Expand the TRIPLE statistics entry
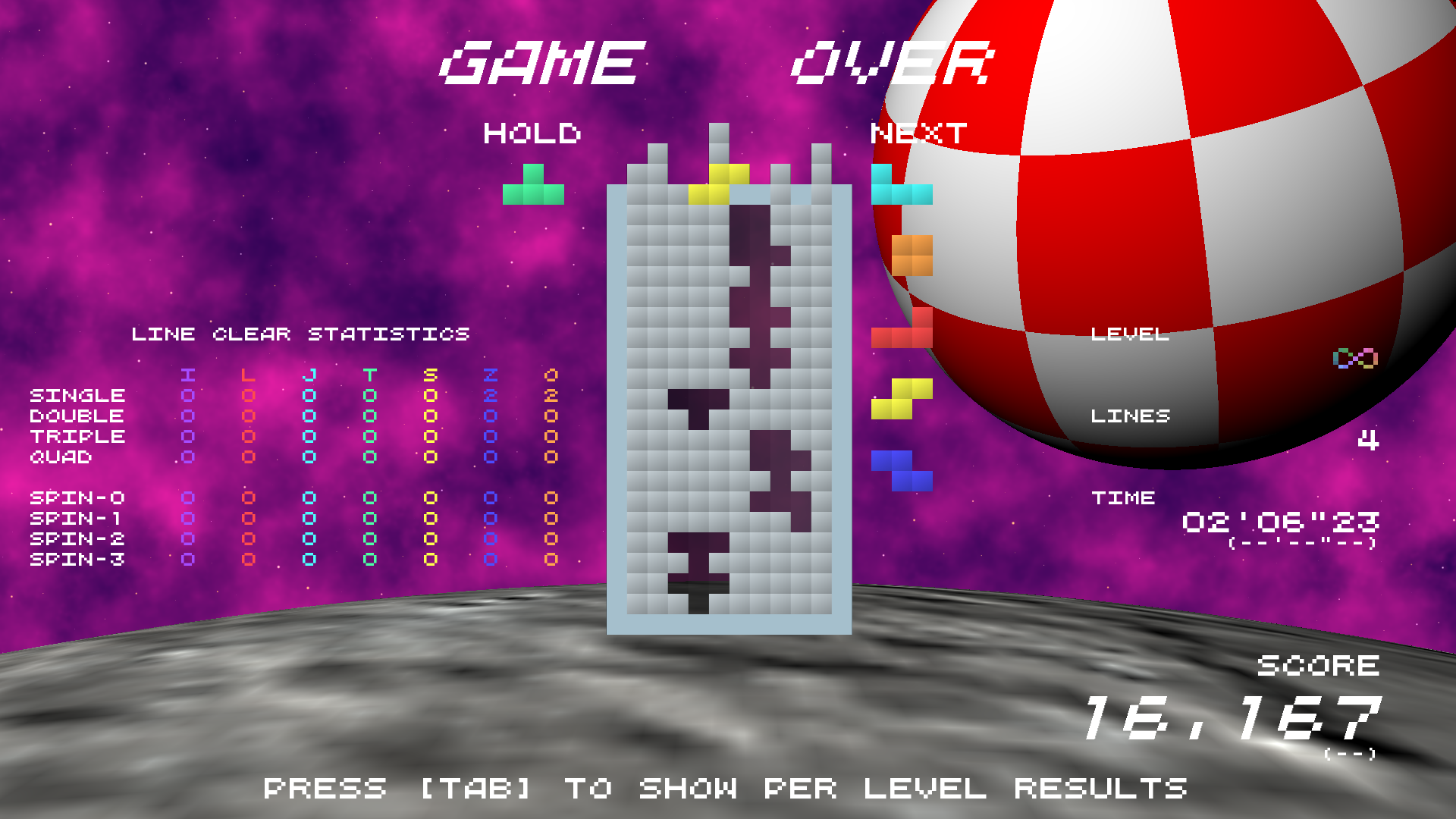 (76, 436)
